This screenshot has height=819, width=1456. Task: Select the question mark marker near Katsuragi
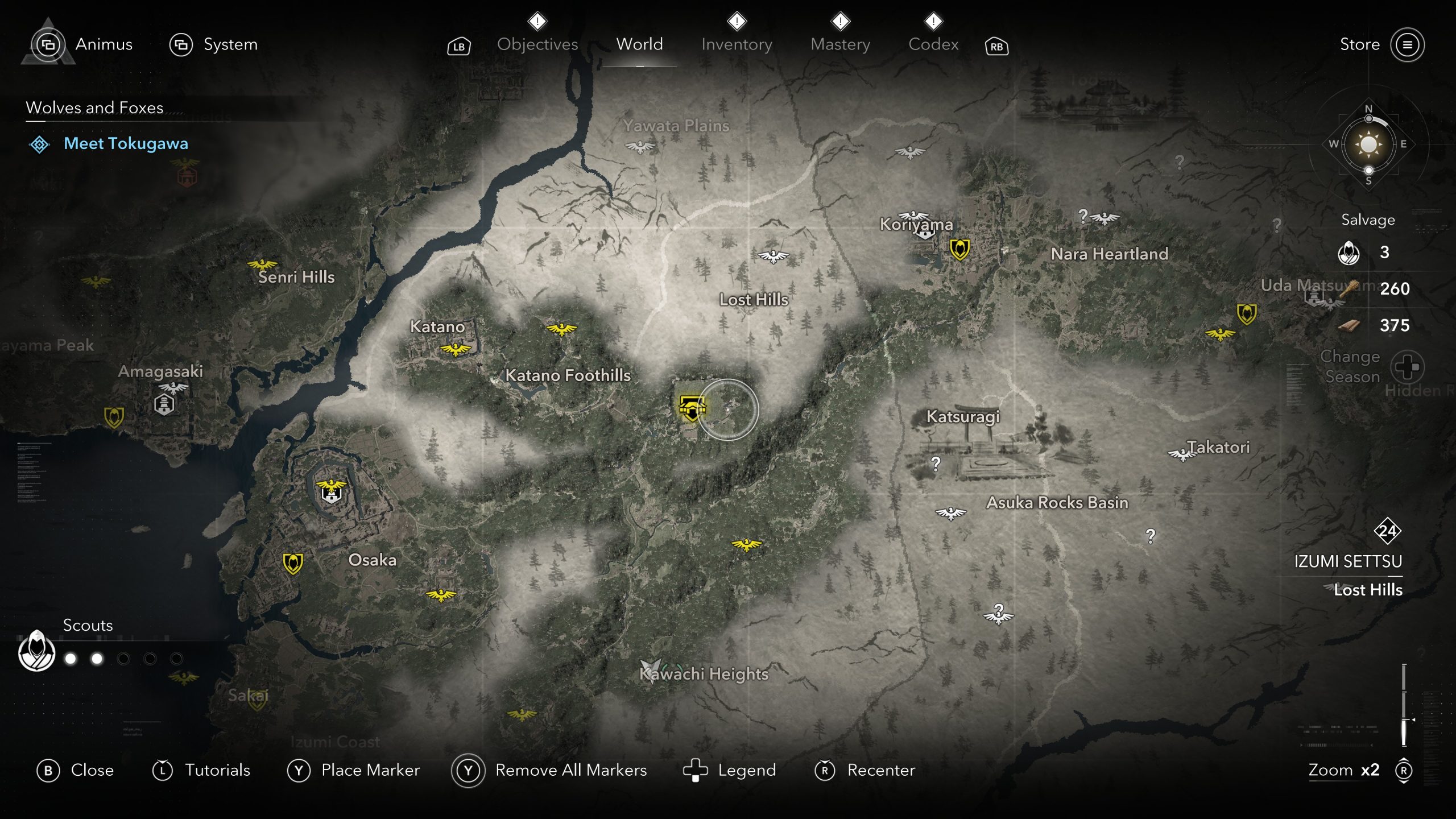click(x=936, y=464)
